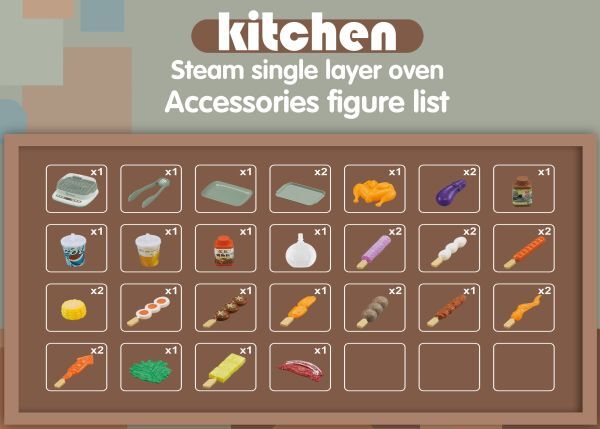Screen dimensions: 600x429
Task: Select the yellow block skewer slot
Action: click(x=225, y=367)
